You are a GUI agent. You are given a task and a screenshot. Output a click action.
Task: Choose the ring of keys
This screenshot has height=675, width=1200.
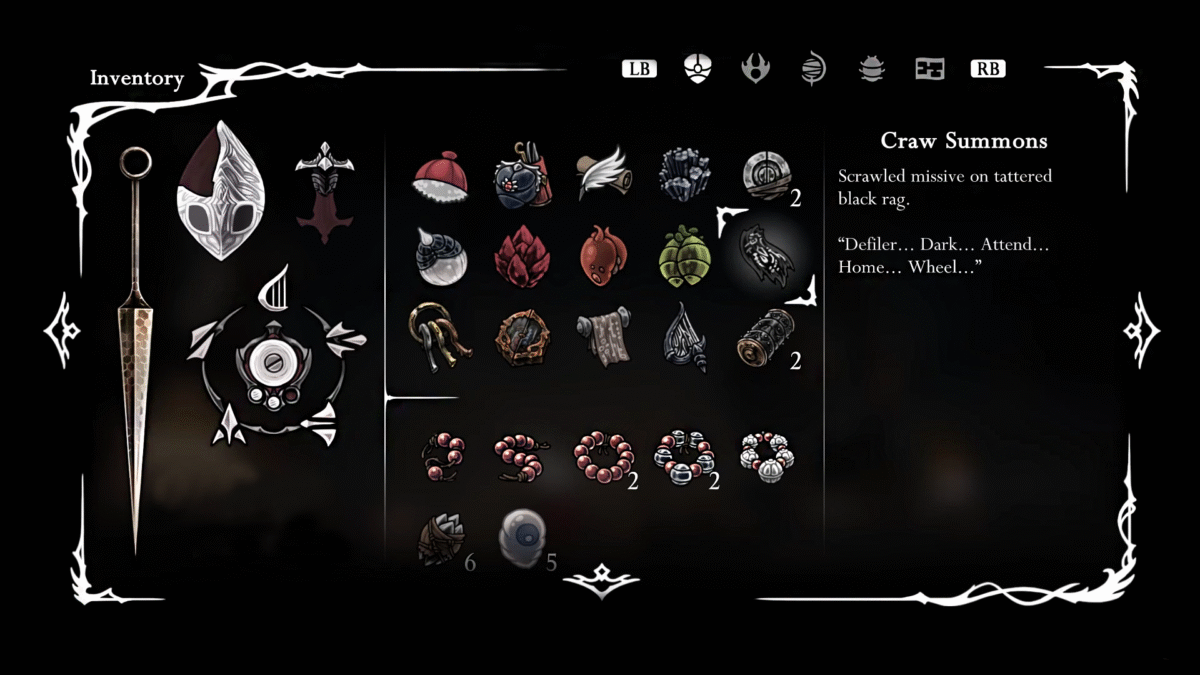point(438,337)
